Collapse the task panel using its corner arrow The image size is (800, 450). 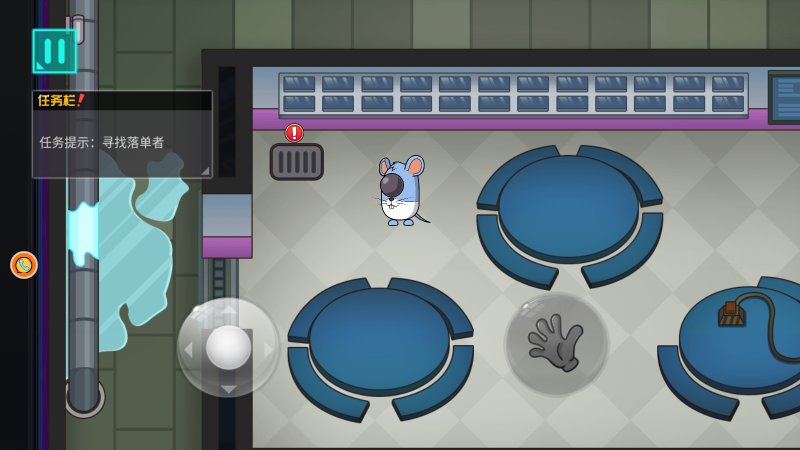[205, 171]
